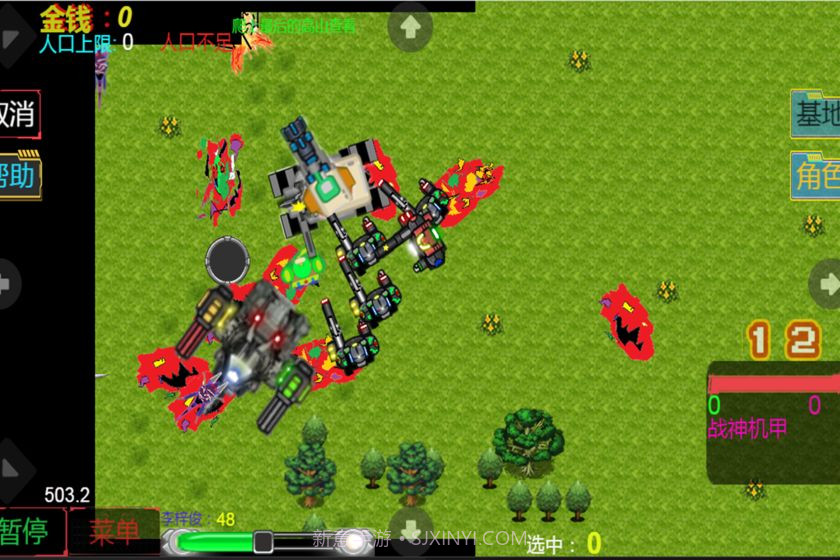Tap the down arrow scroll button
The image size is (840, 560).
point(410,529)
